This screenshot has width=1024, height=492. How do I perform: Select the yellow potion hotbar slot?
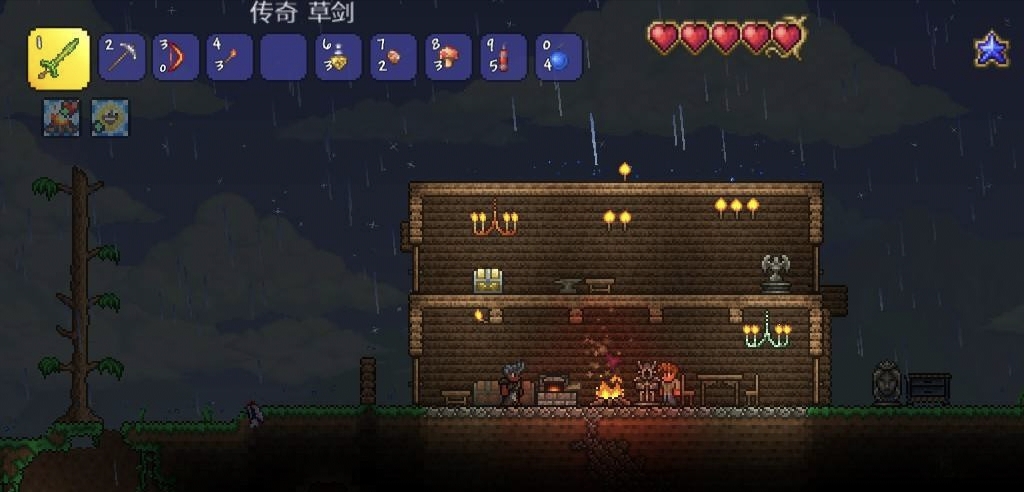(338, 58)
